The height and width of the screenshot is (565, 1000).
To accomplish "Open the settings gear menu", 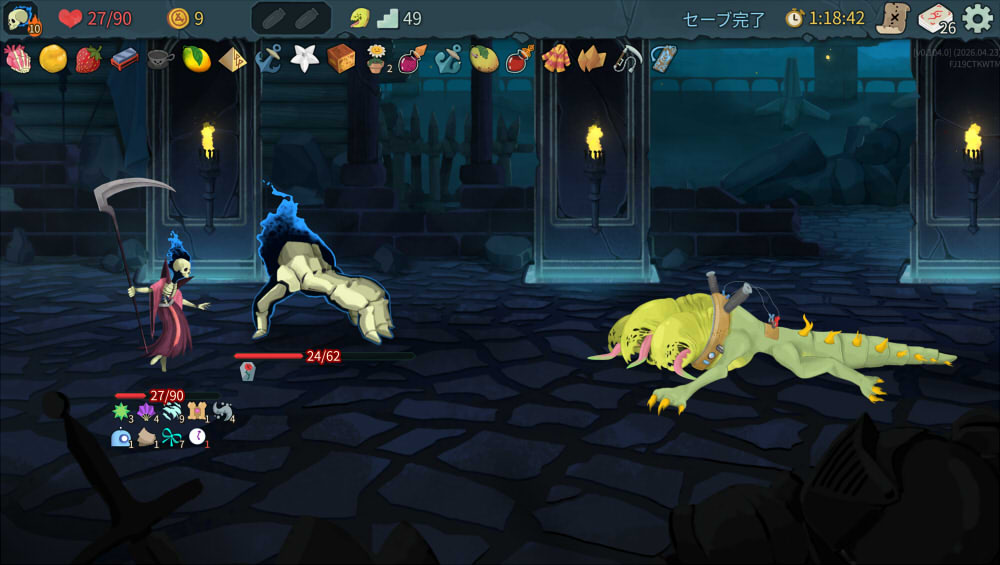I will (977, 18).
